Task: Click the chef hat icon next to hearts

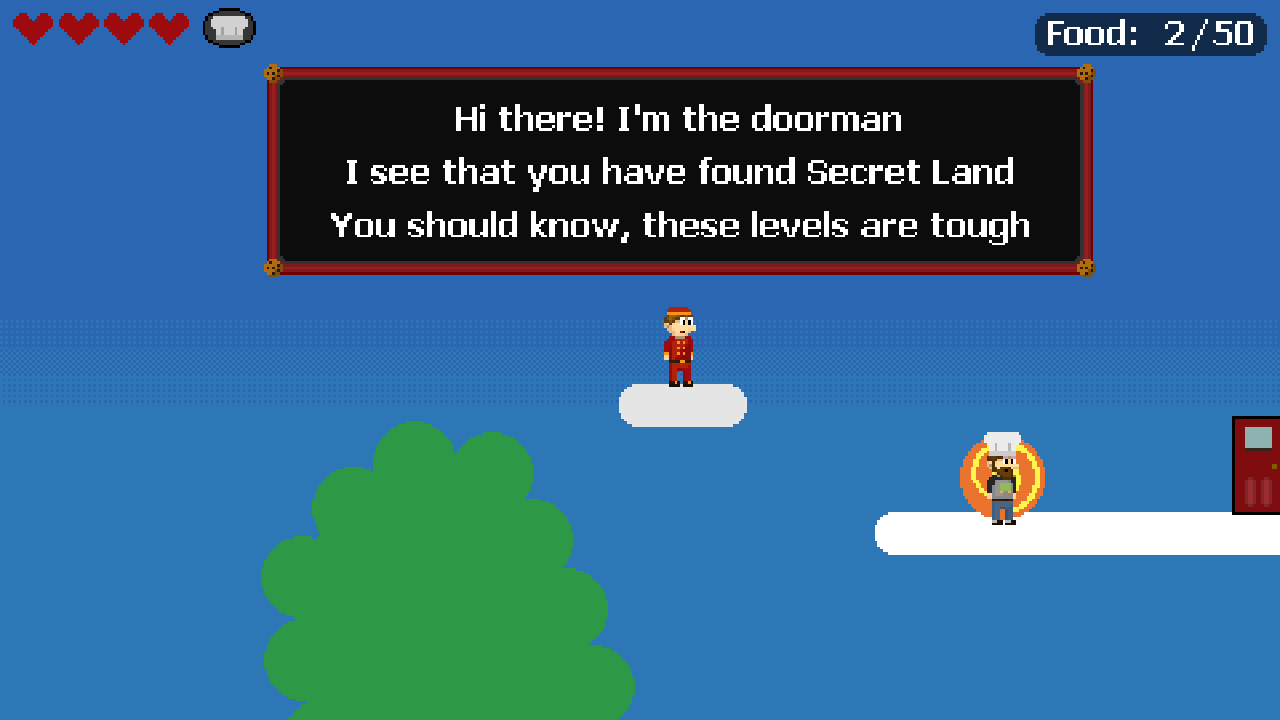Action: (x=228, y=28)
